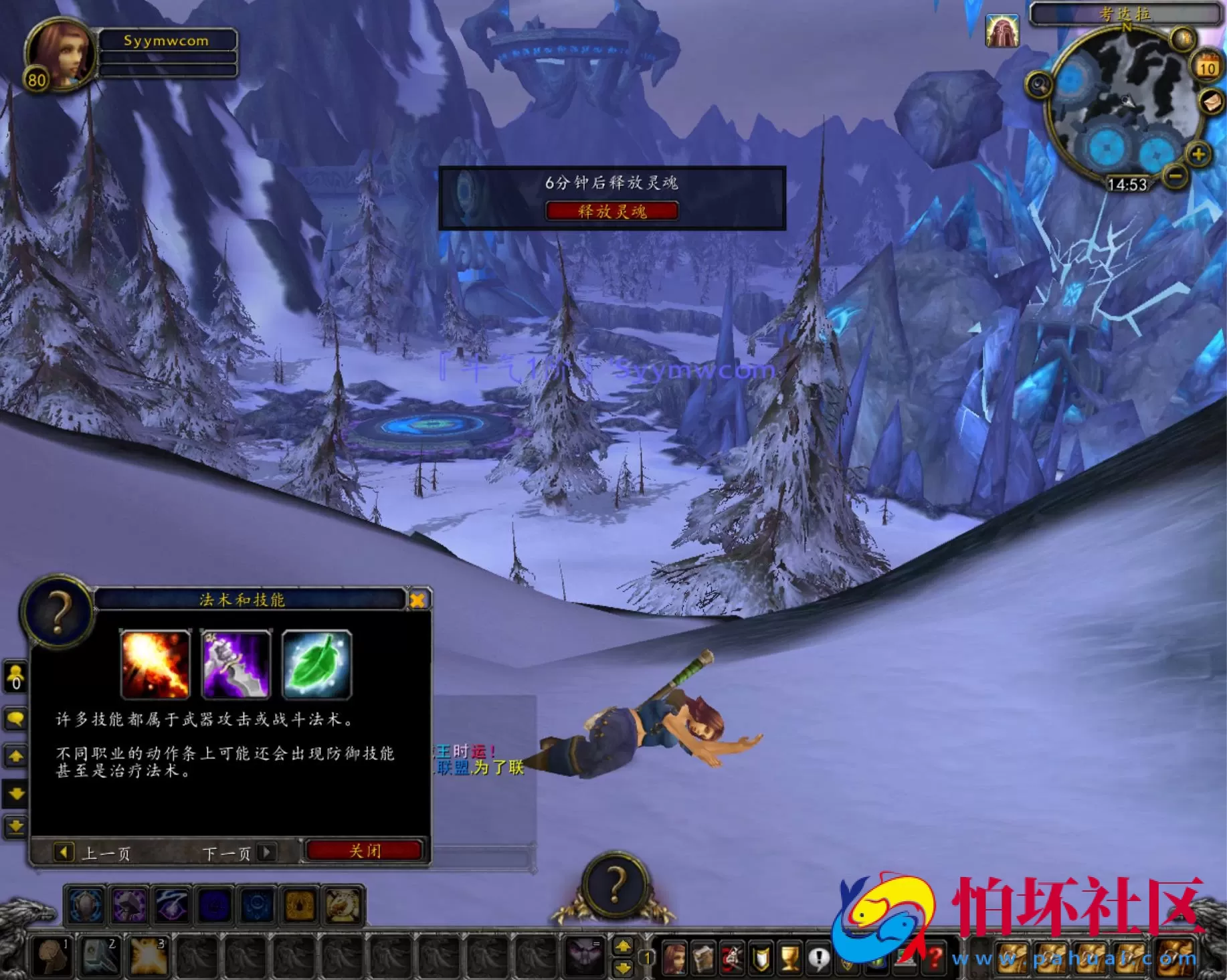Screen dimensions: 1227x980
Task: Click the Syymwcom player portrait
Action: (60, 55)
